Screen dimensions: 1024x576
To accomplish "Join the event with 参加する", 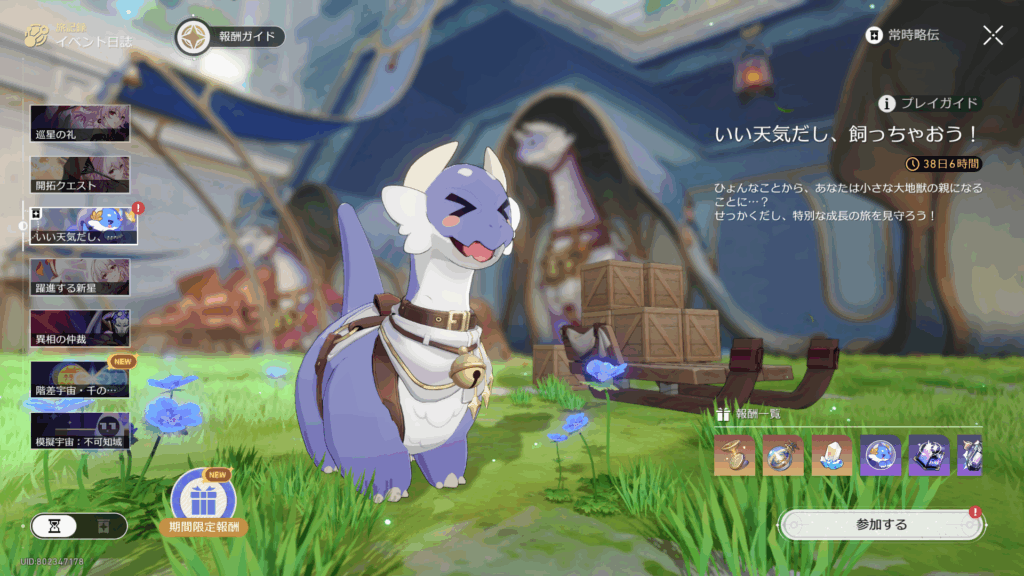I will [x=881, y=524].
